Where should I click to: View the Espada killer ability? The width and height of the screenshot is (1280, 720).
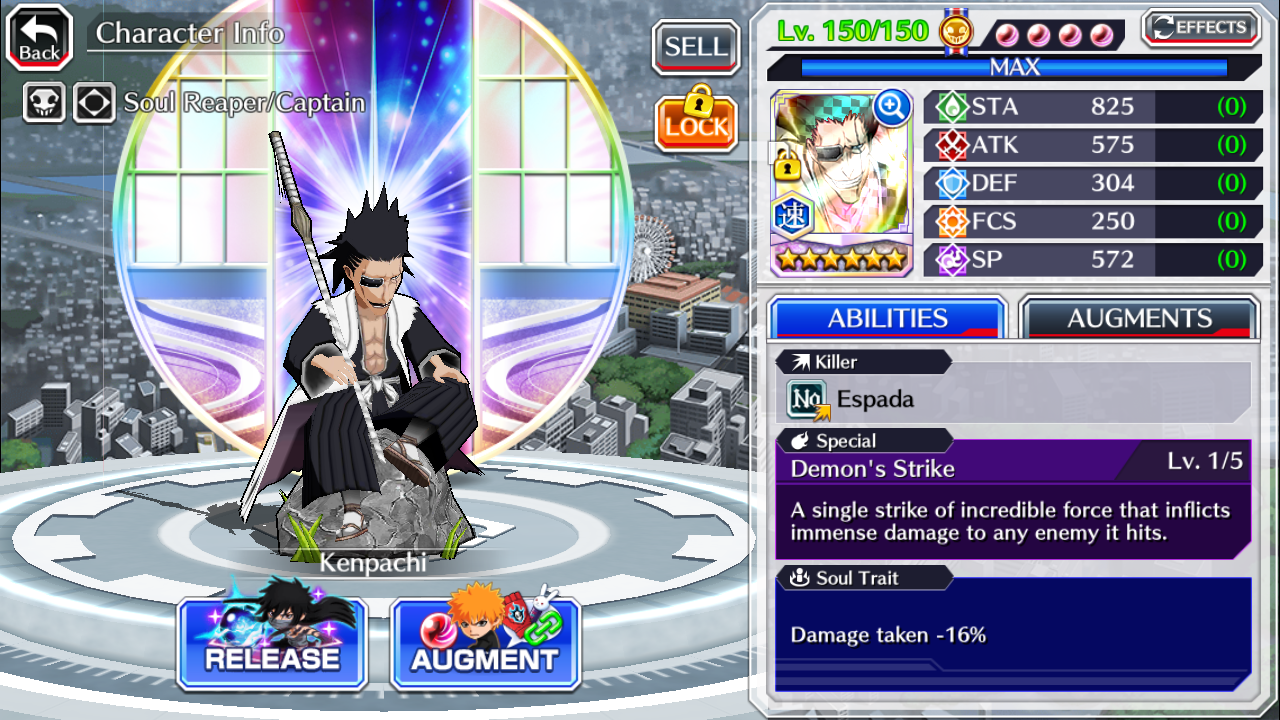point(1012,399)
